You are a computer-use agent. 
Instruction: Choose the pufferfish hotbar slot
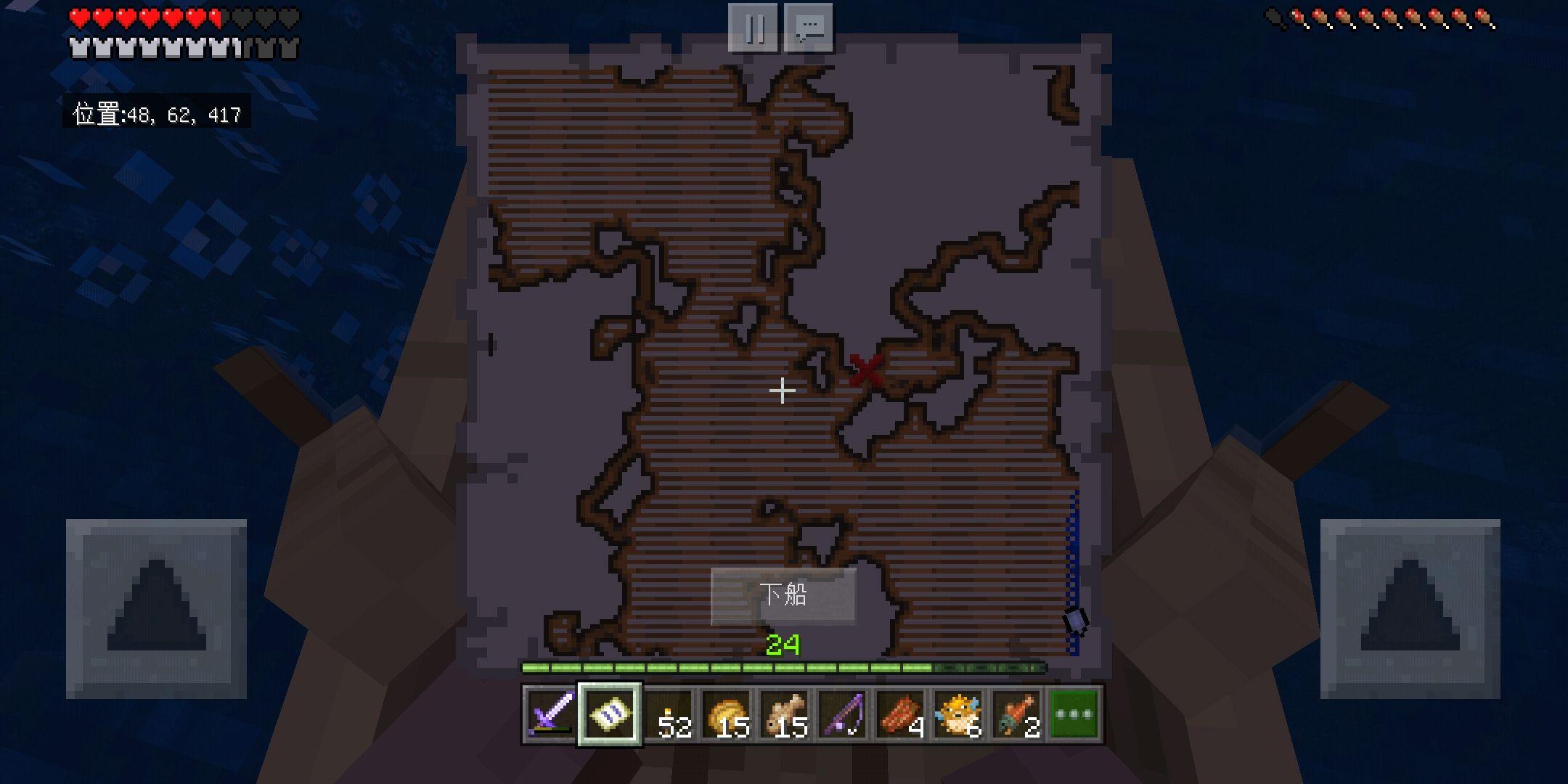958,714
